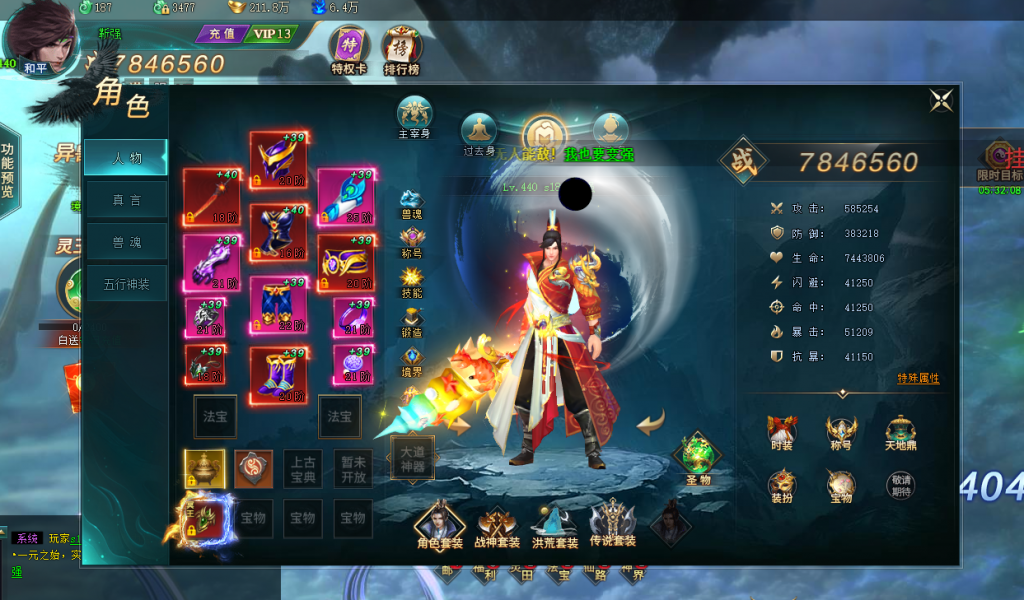Show the 战神套装 set
Screen dimensions: 1024x600
pos(497,526)
